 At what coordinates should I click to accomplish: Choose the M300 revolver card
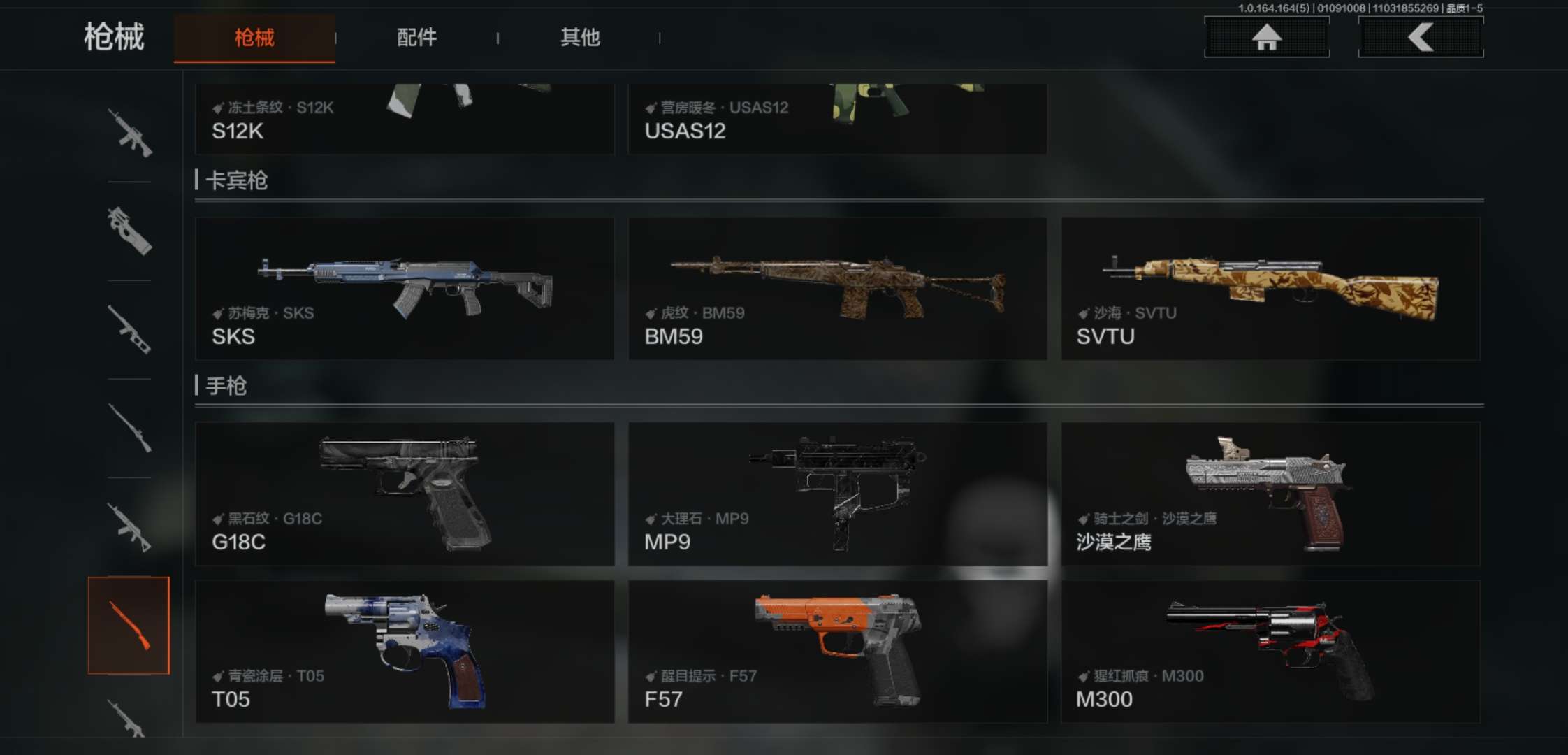click(x=1270, y=652)
